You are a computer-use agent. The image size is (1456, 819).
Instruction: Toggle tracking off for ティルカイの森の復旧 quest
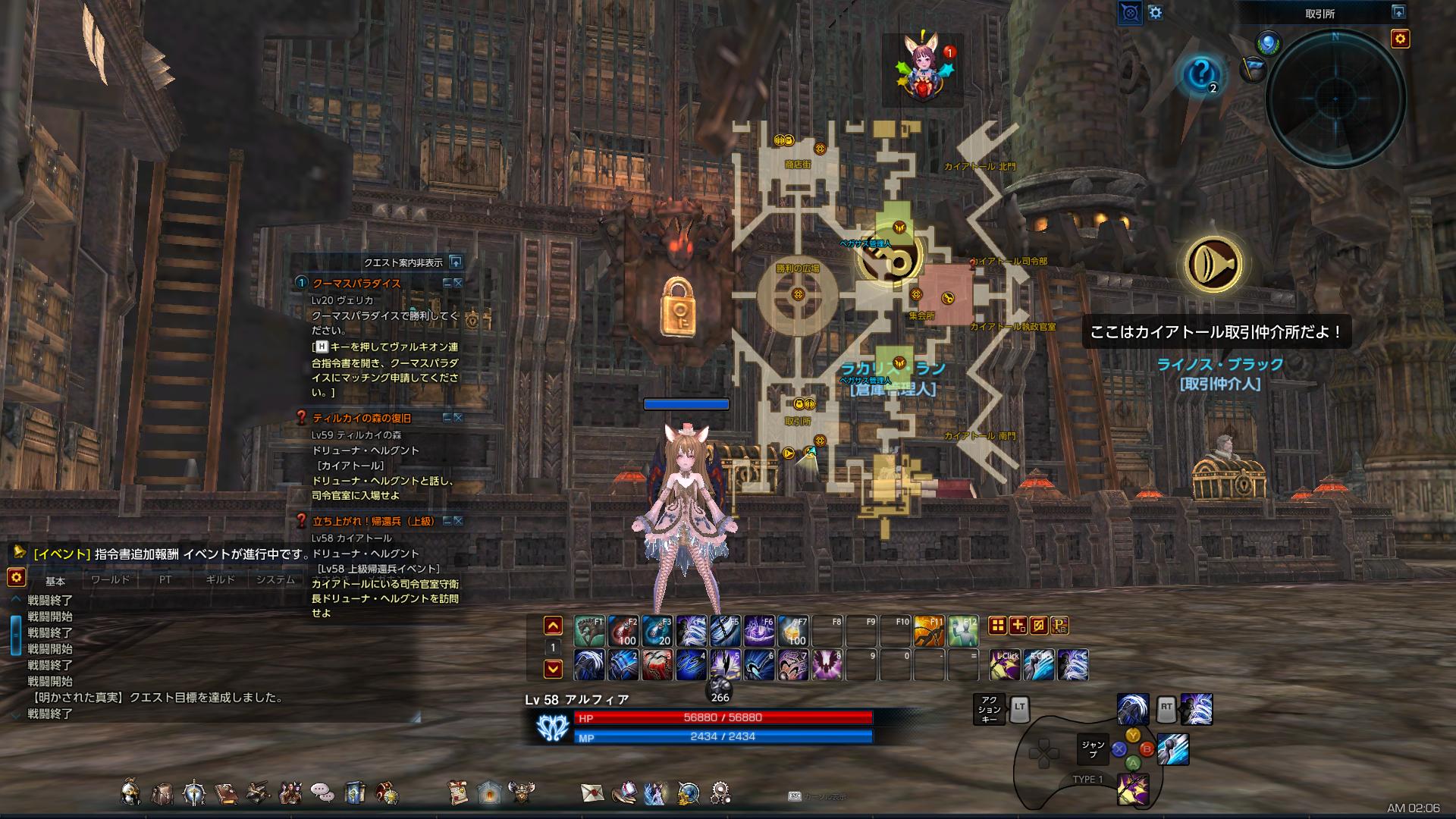pos(457,416)
